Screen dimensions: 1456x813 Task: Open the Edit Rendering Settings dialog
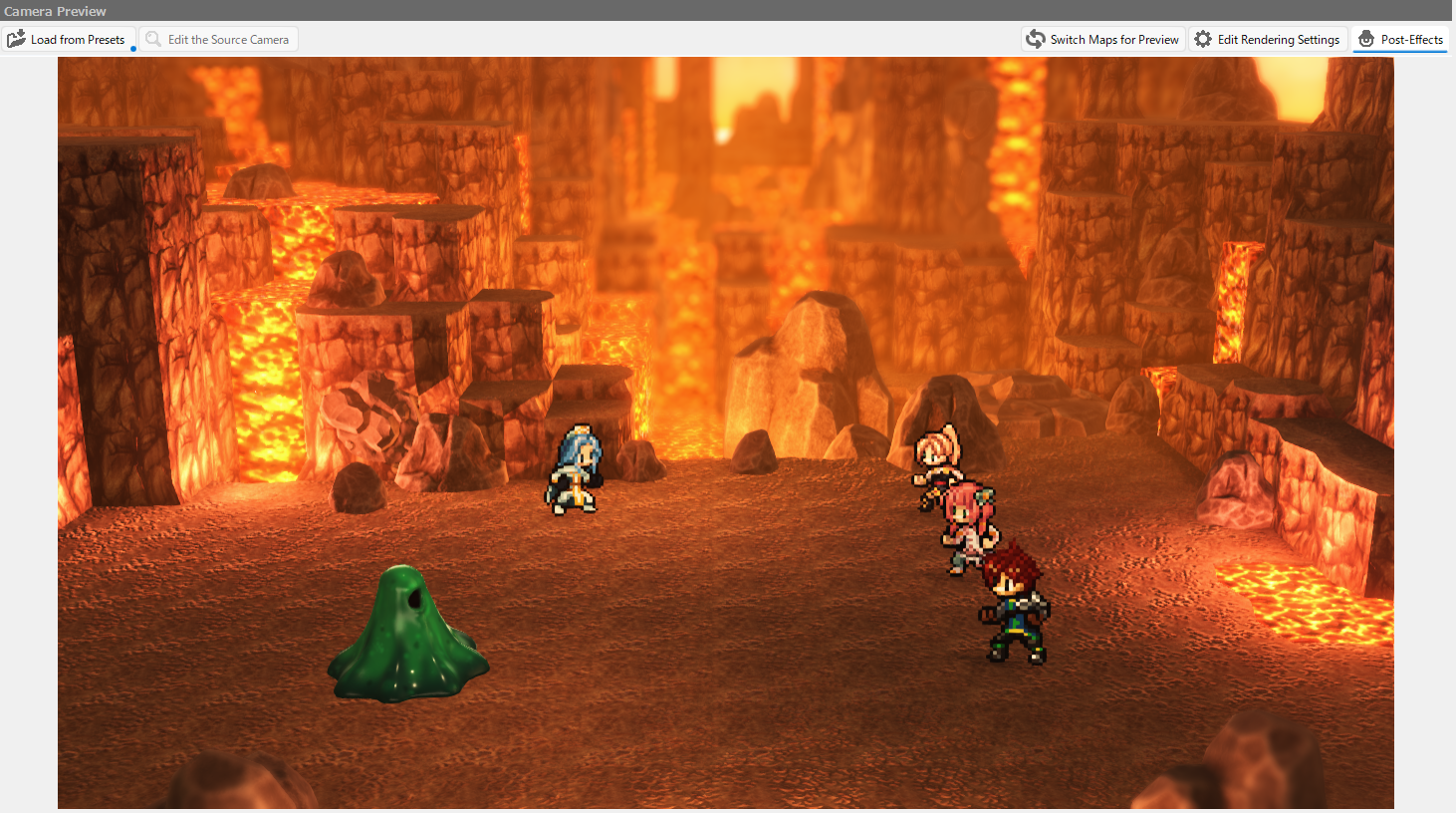[1268, 38]
